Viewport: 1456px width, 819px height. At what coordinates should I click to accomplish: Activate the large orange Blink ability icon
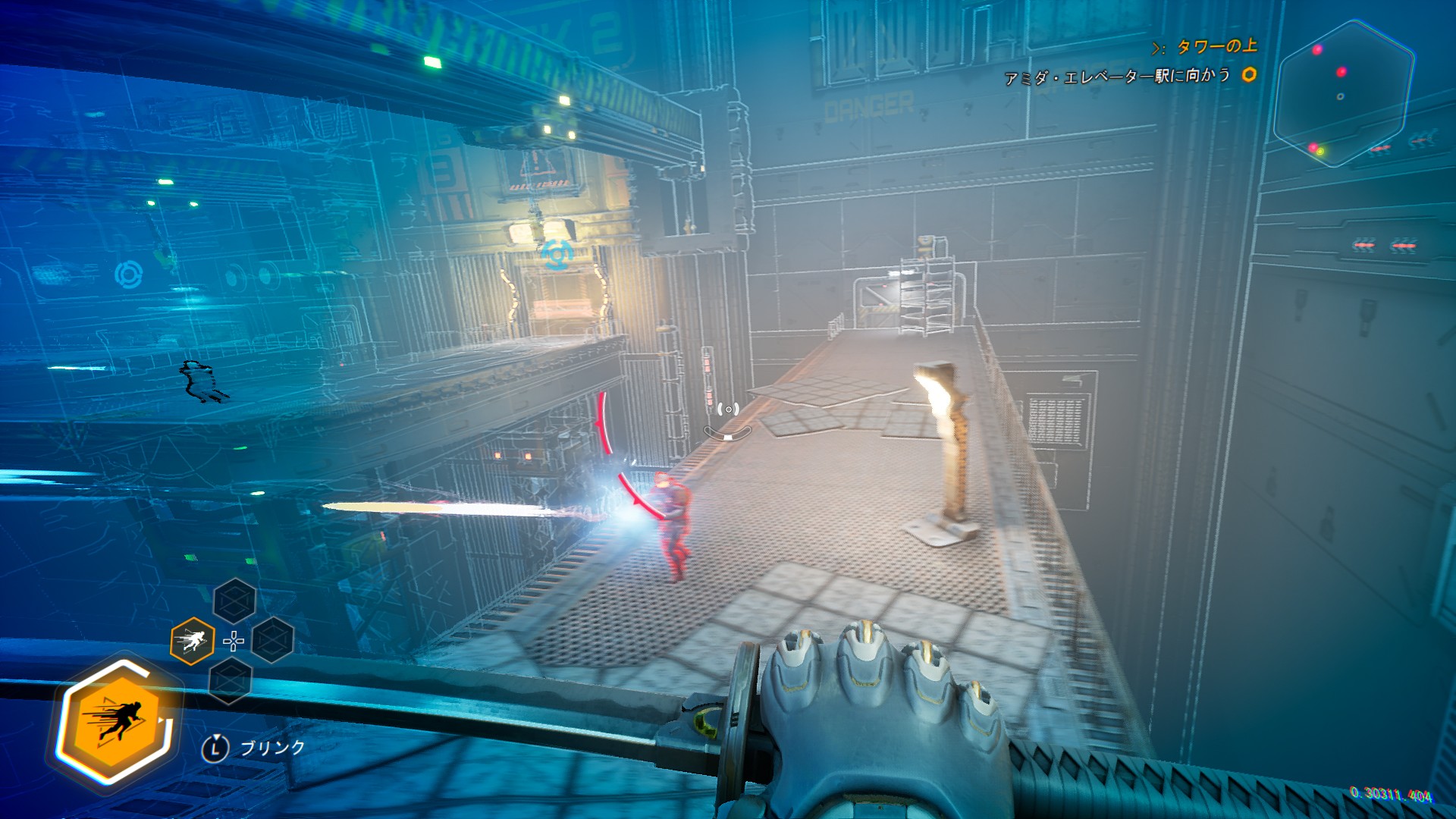[x=115, y=720]
